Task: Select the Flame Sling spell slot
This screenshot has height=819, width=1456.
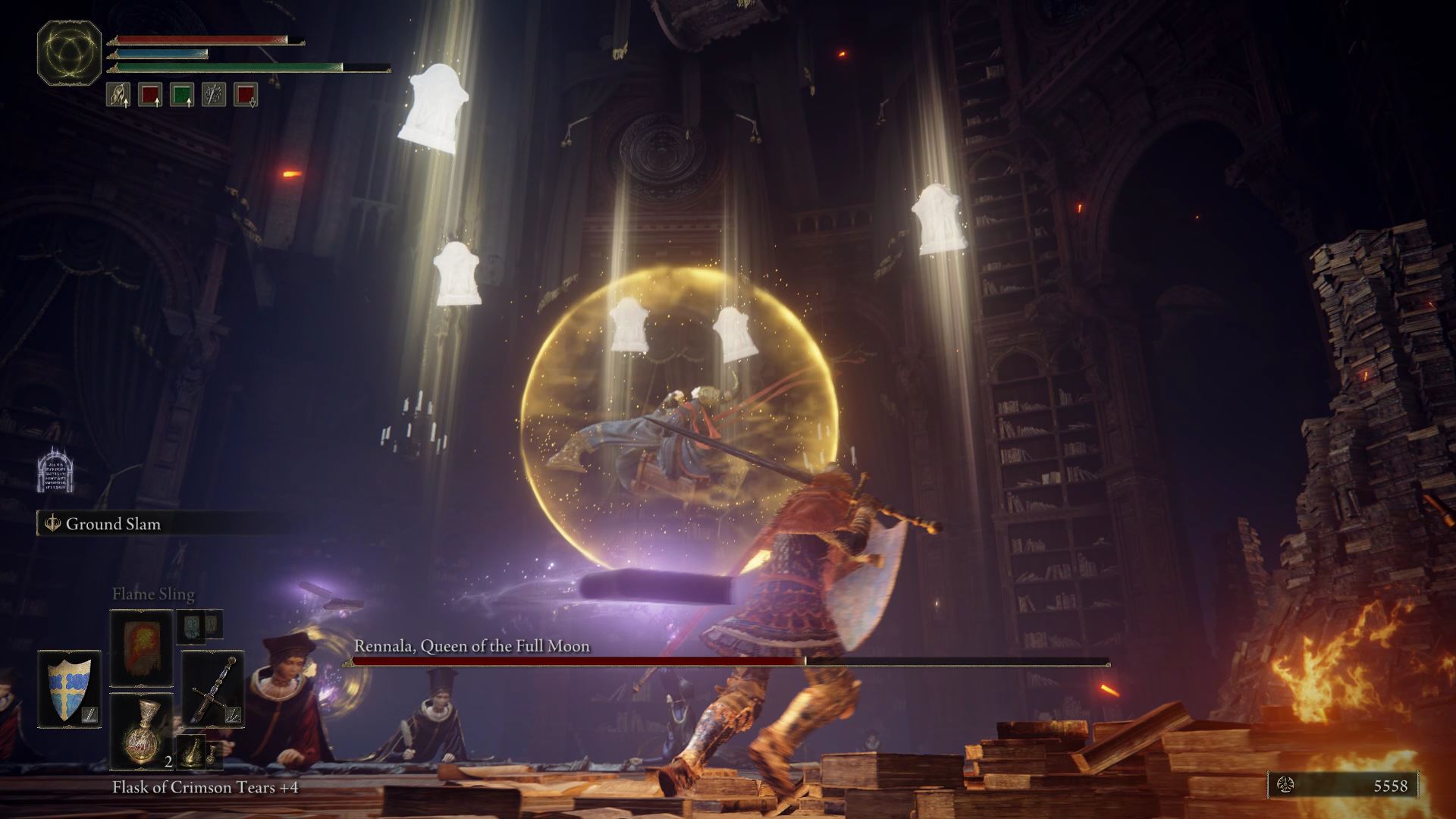Action: (142, 648)
